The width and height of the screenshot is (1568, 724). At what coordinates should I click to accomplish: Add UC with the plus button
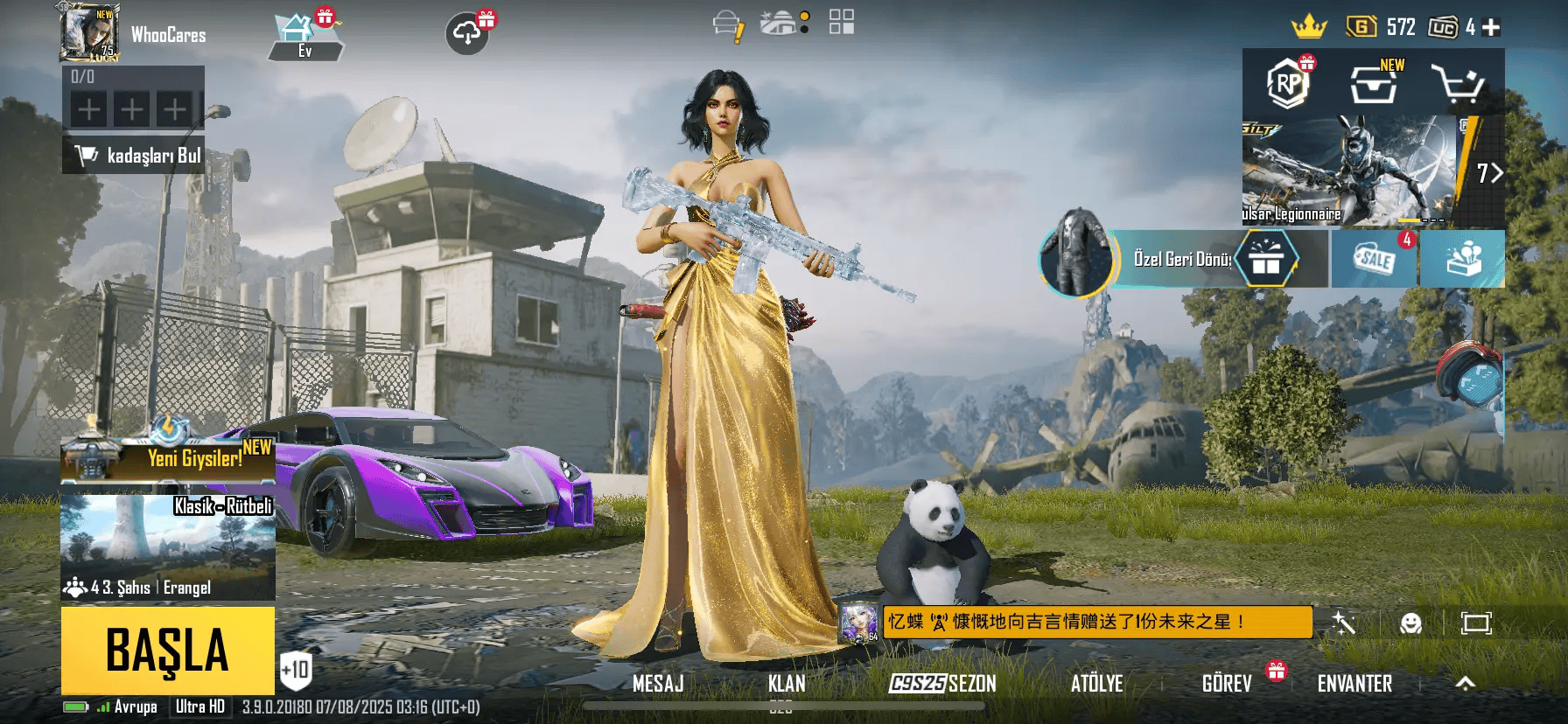(x=1491, y=28)
